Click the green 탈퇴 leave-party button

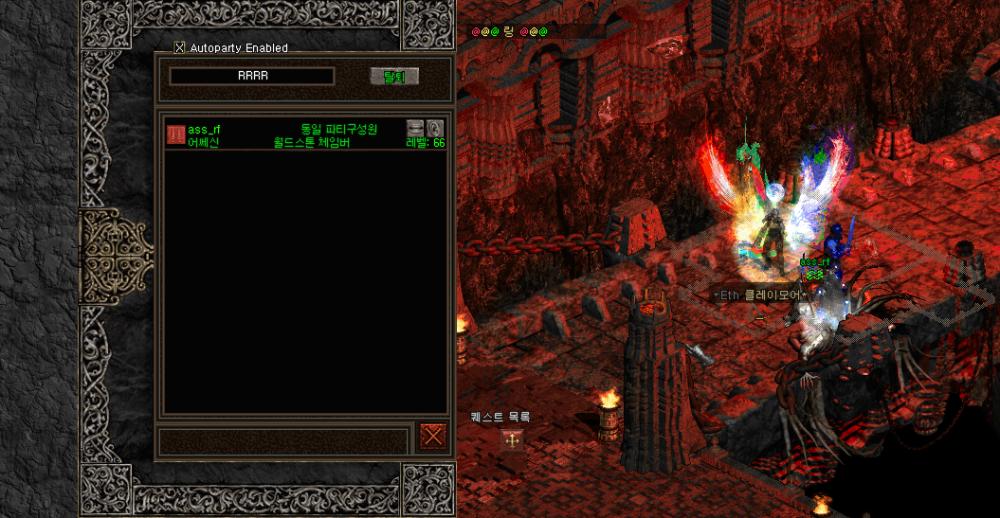pyautogui.click(x=394, y=77)
